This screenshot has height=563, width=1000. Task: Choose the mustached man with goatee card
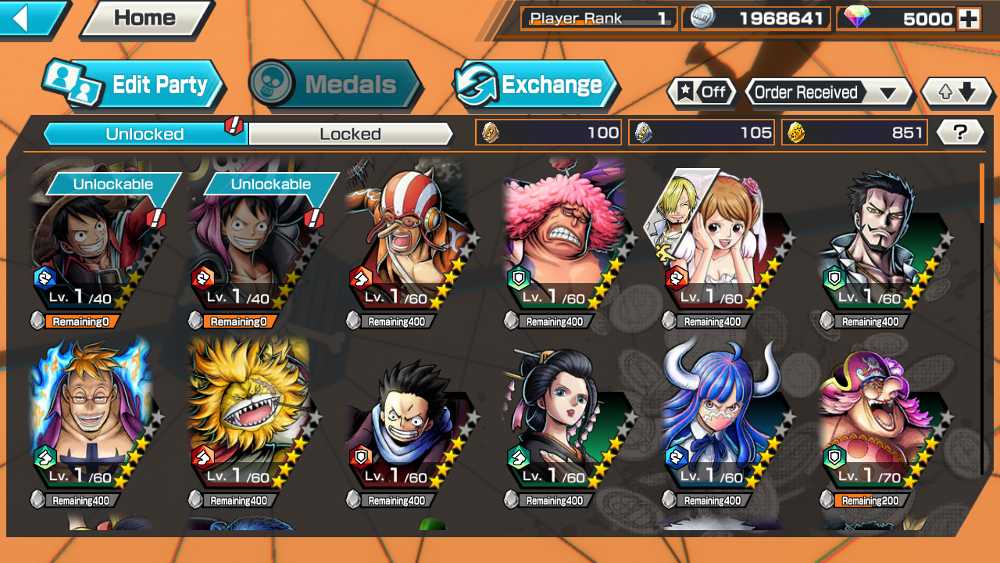[877, 247]
